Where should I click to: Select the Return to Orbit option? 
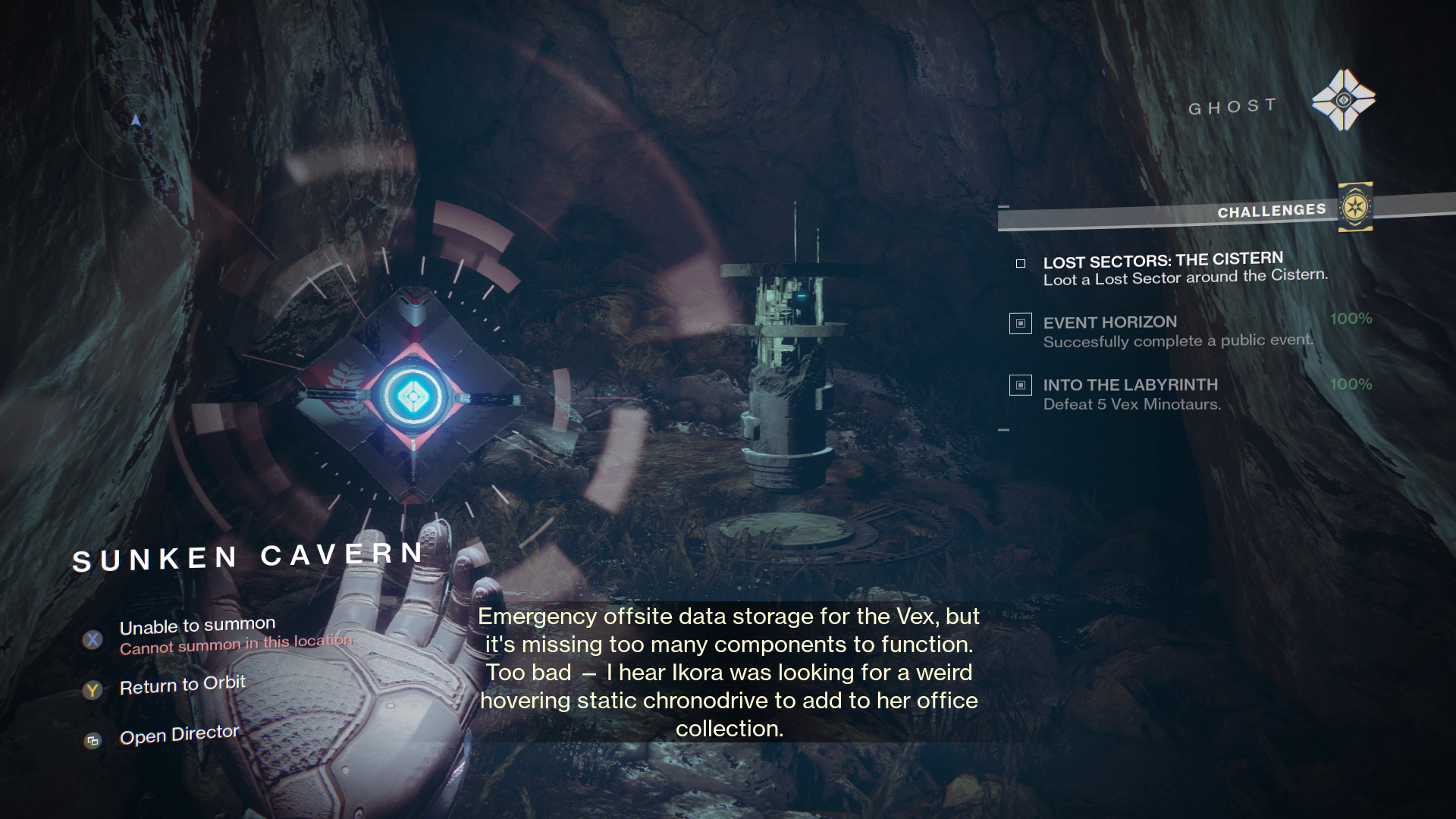182,686
